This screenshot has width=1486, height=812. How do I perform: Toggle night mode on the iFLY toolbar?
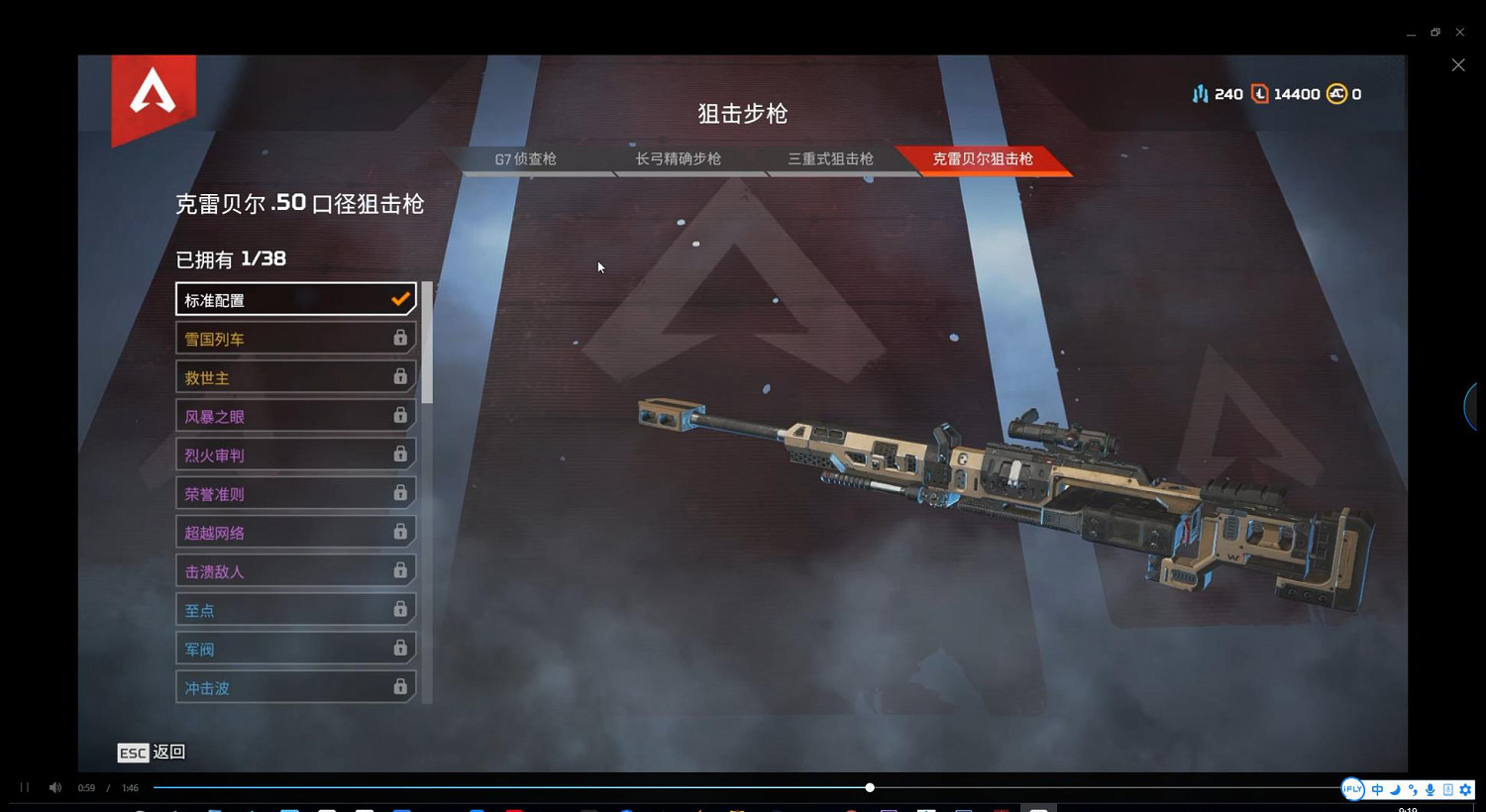pos(1395,790)
